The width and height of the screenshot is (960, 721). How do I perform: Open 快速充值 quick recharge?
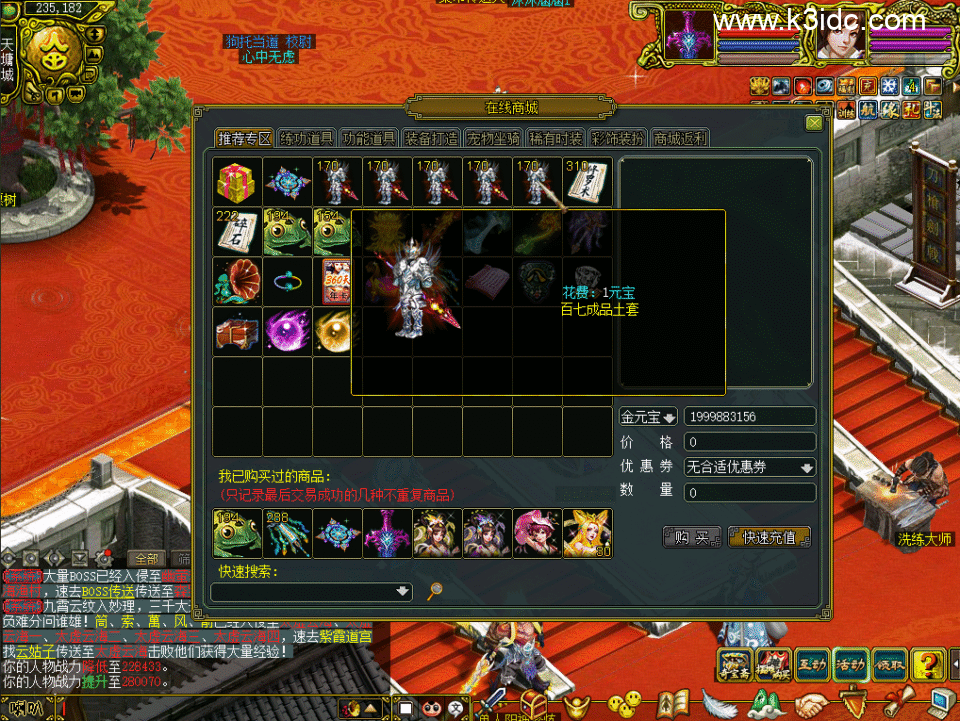coord(769,537)
